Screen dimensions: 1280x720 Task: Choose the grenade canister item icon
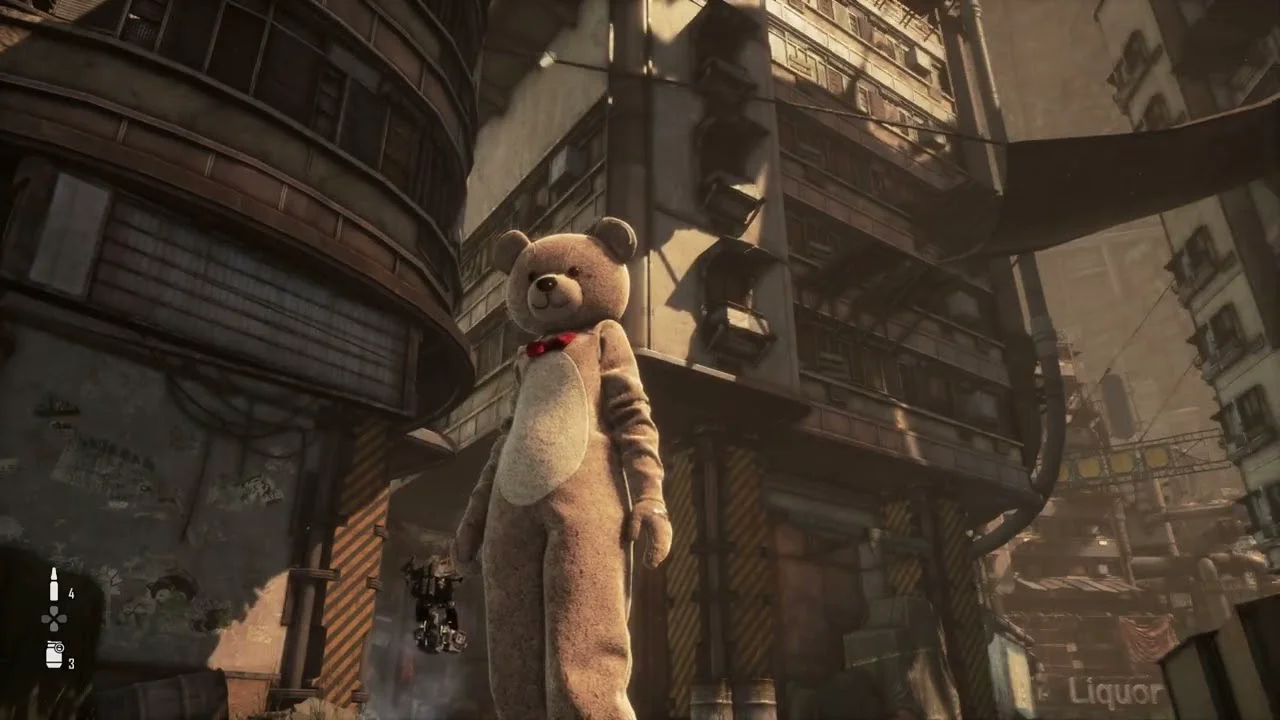(x=54, y=655)
